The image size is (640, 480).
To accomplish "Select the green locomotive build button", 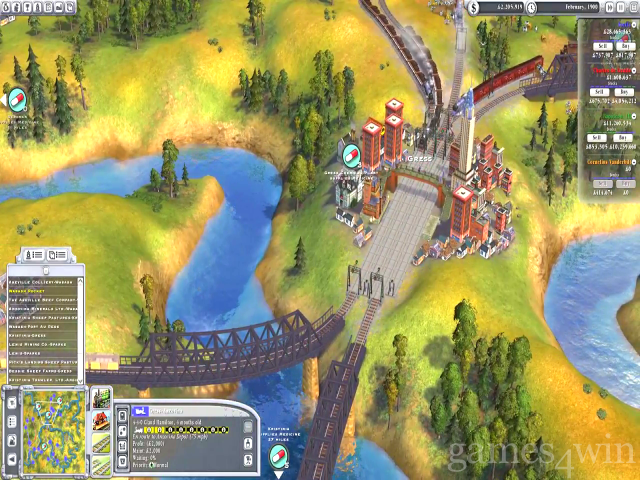I will point(102,397).
